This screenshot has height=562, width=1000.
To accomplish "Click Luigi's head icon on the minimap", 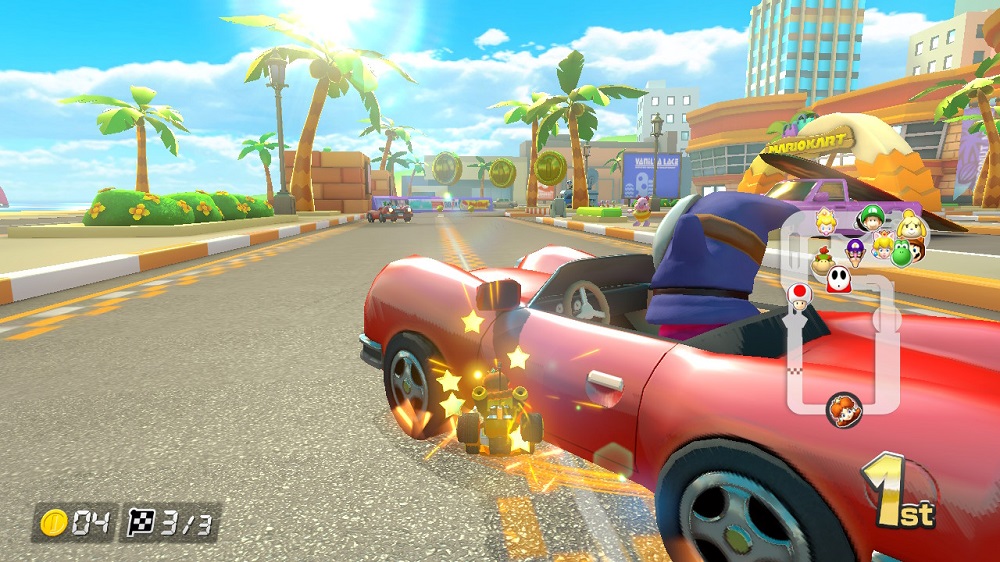I will pyautogui.click(x=870, y=217).
